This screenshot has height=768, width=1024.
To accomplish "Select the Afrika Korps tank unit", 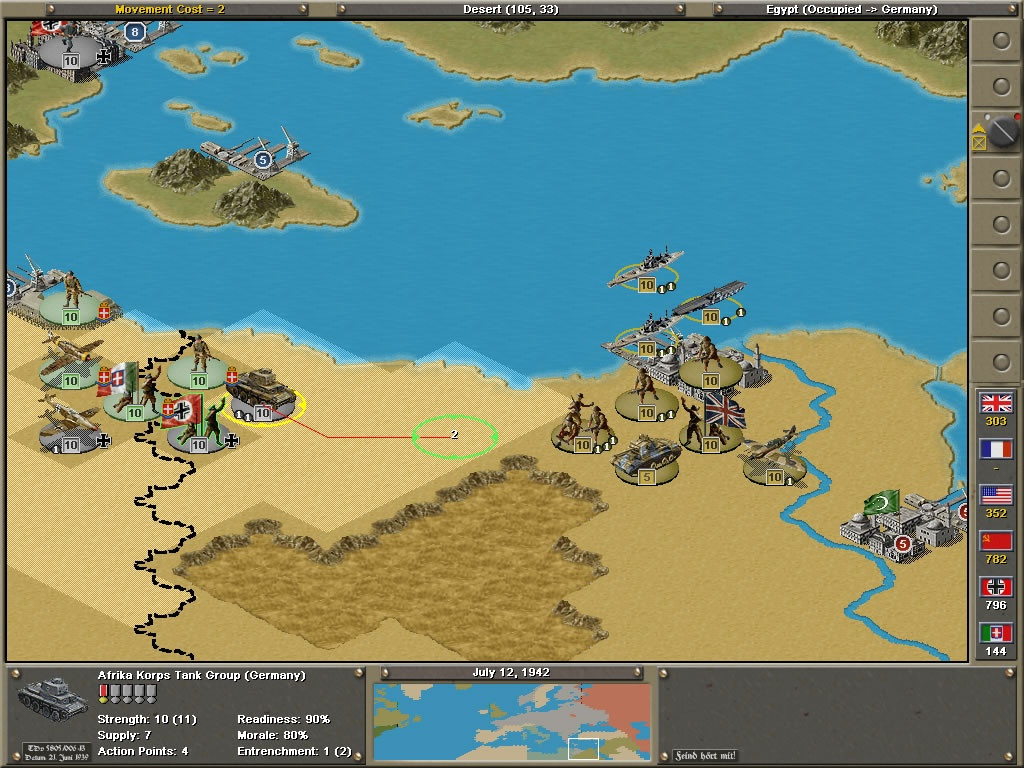I will point(262,396).
